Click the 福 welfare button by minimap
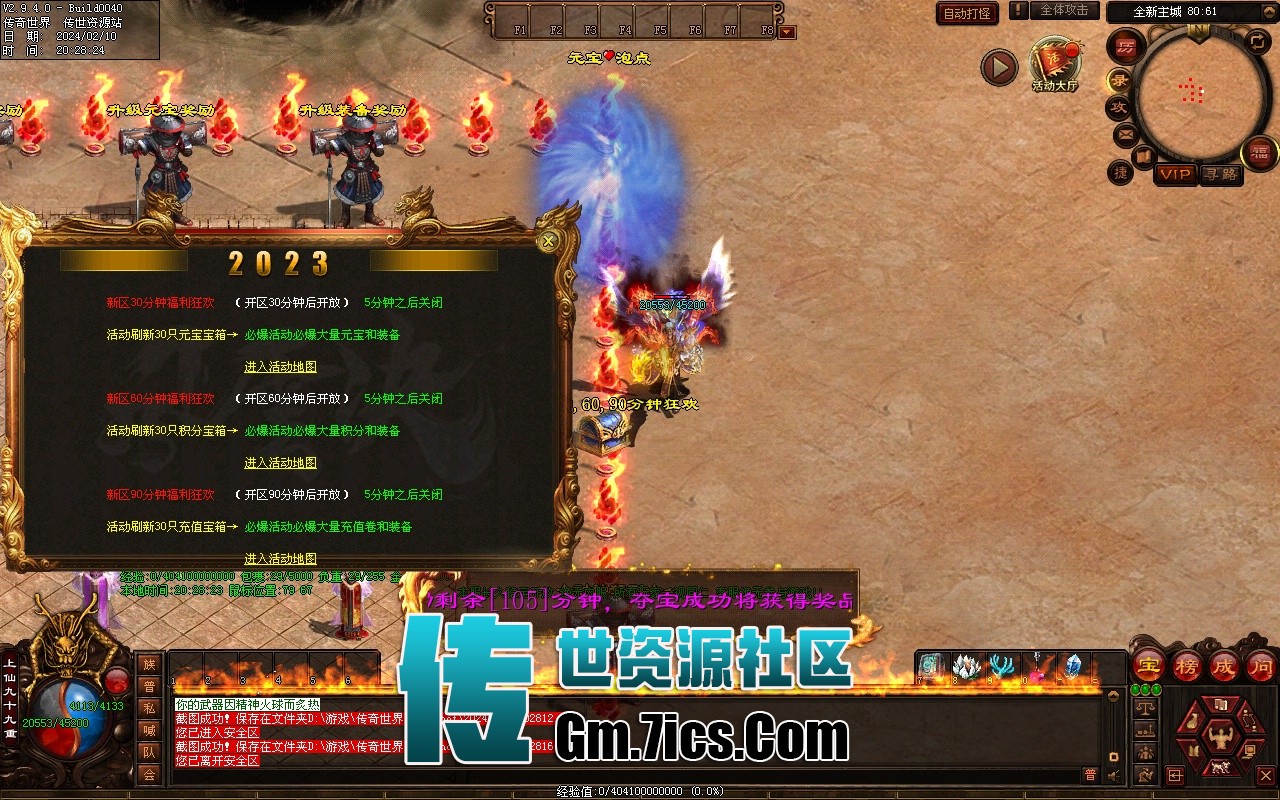1280x800 pixels. (x=1259, y=153)
